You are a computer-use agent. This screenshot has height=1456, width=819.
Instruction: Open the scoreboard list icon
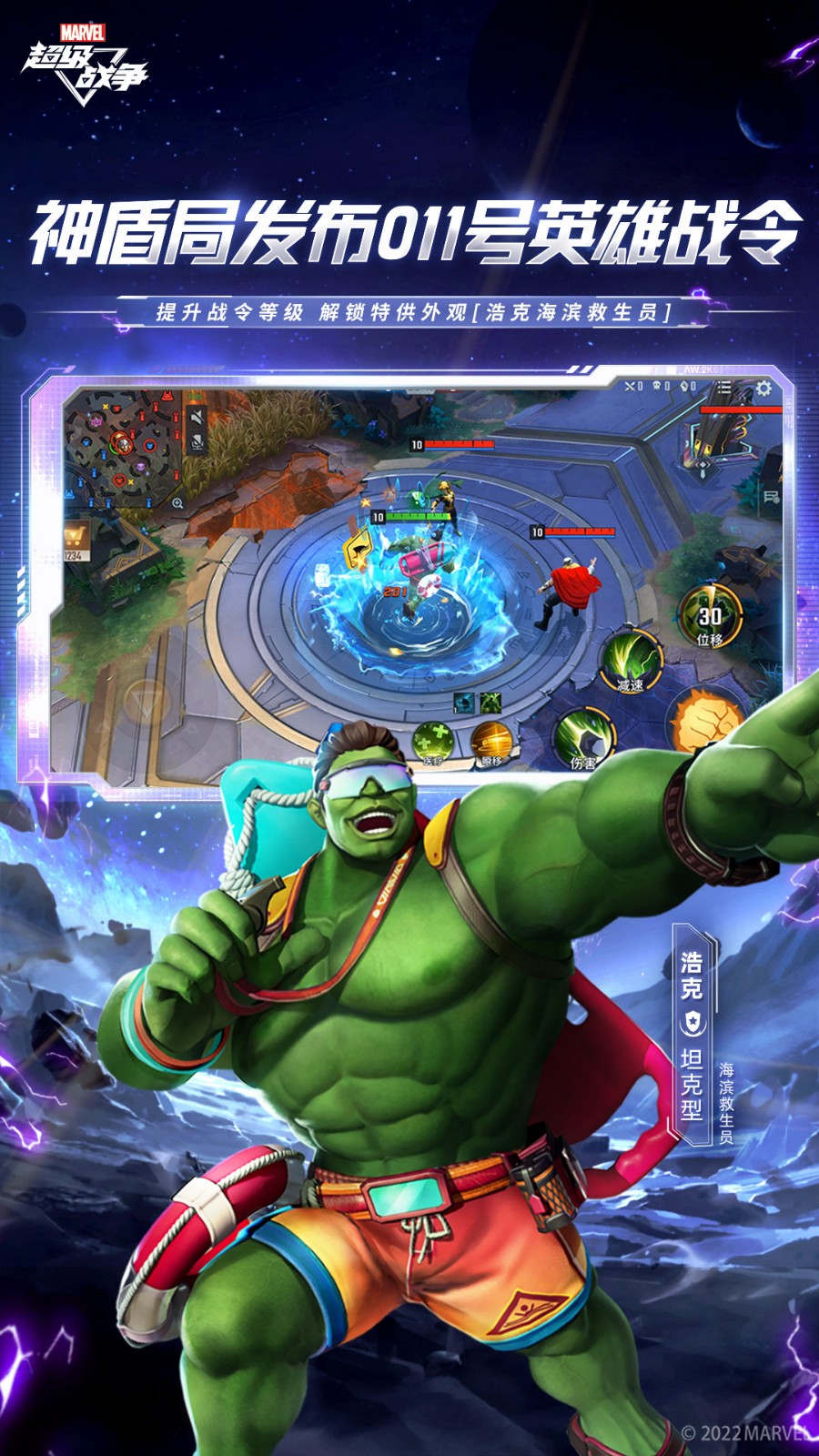[x=723, y=389]
